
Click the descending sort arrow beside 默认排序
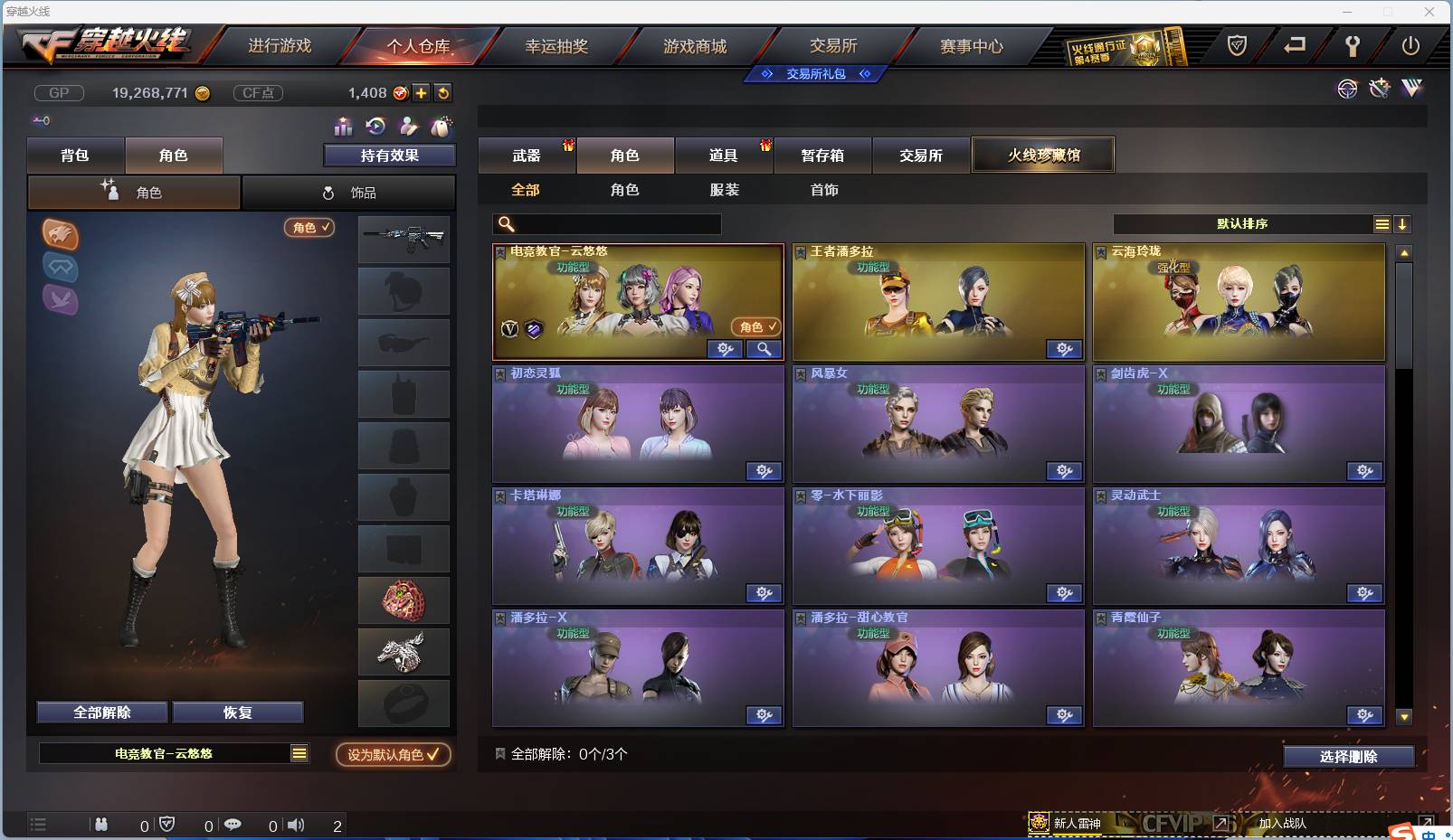(1403, 223)
